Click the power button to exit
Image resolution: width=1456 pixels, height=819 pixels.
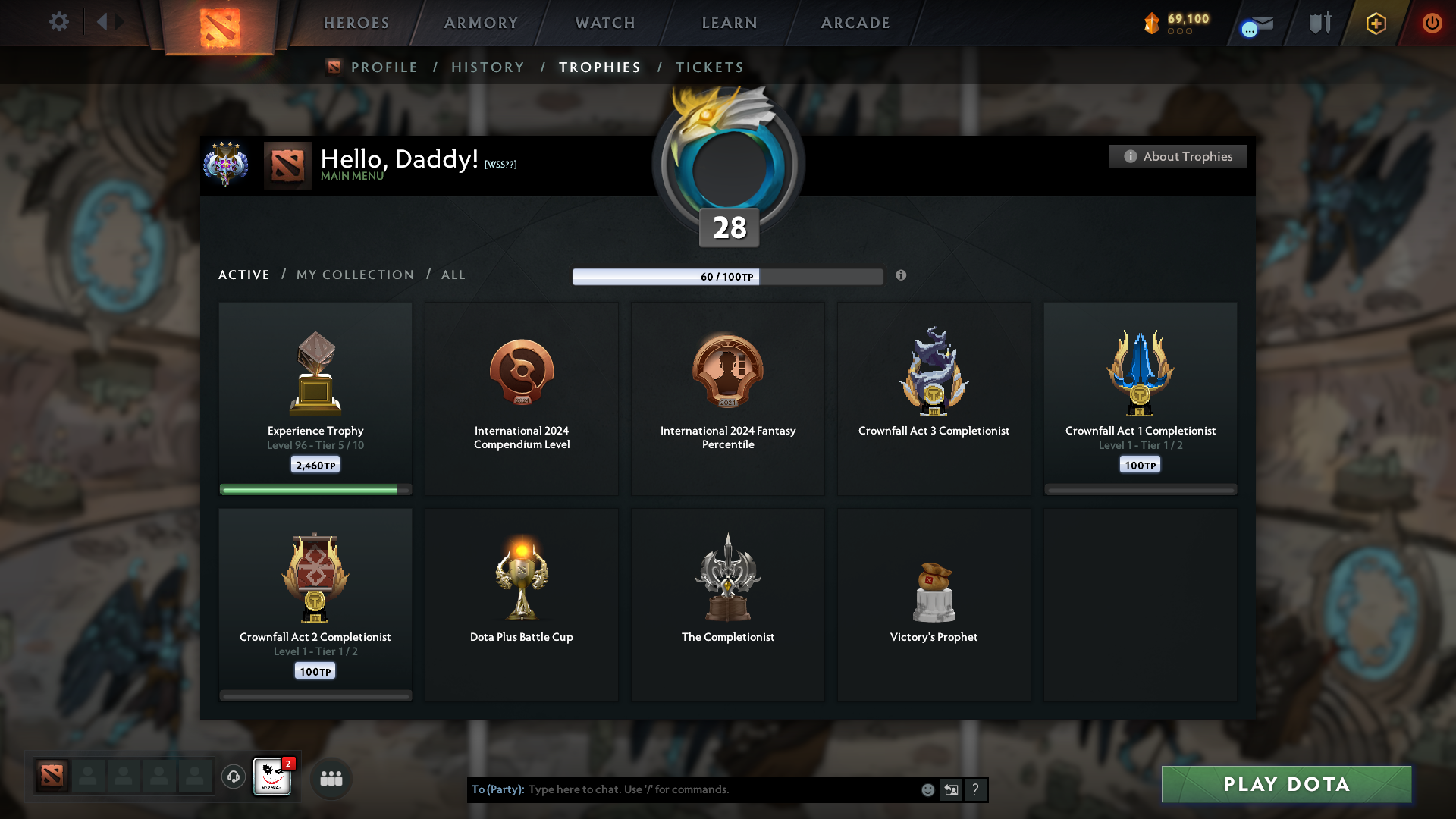(x=1432, y=23)
